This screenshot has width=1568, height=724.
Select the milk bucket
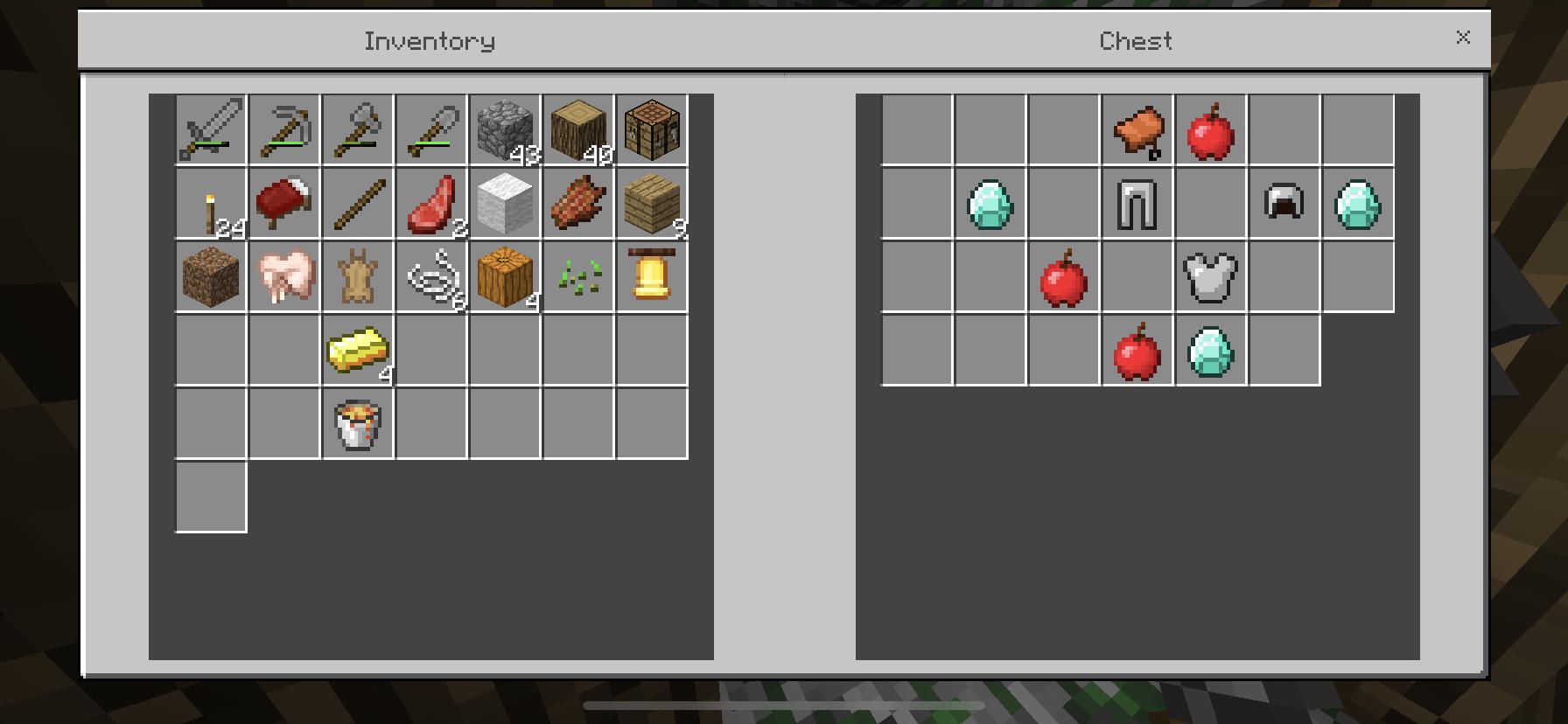point(357,423)
